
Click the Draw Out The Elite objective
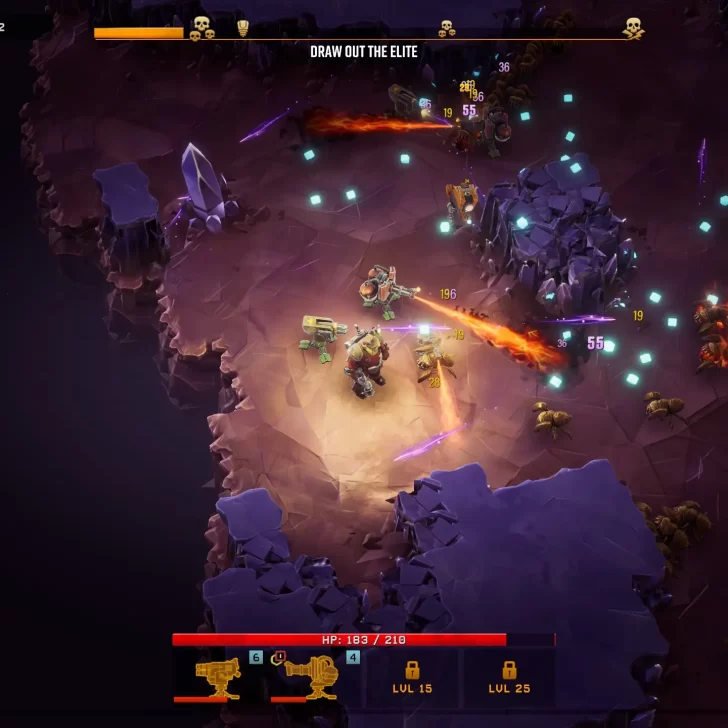click(364, 52)
